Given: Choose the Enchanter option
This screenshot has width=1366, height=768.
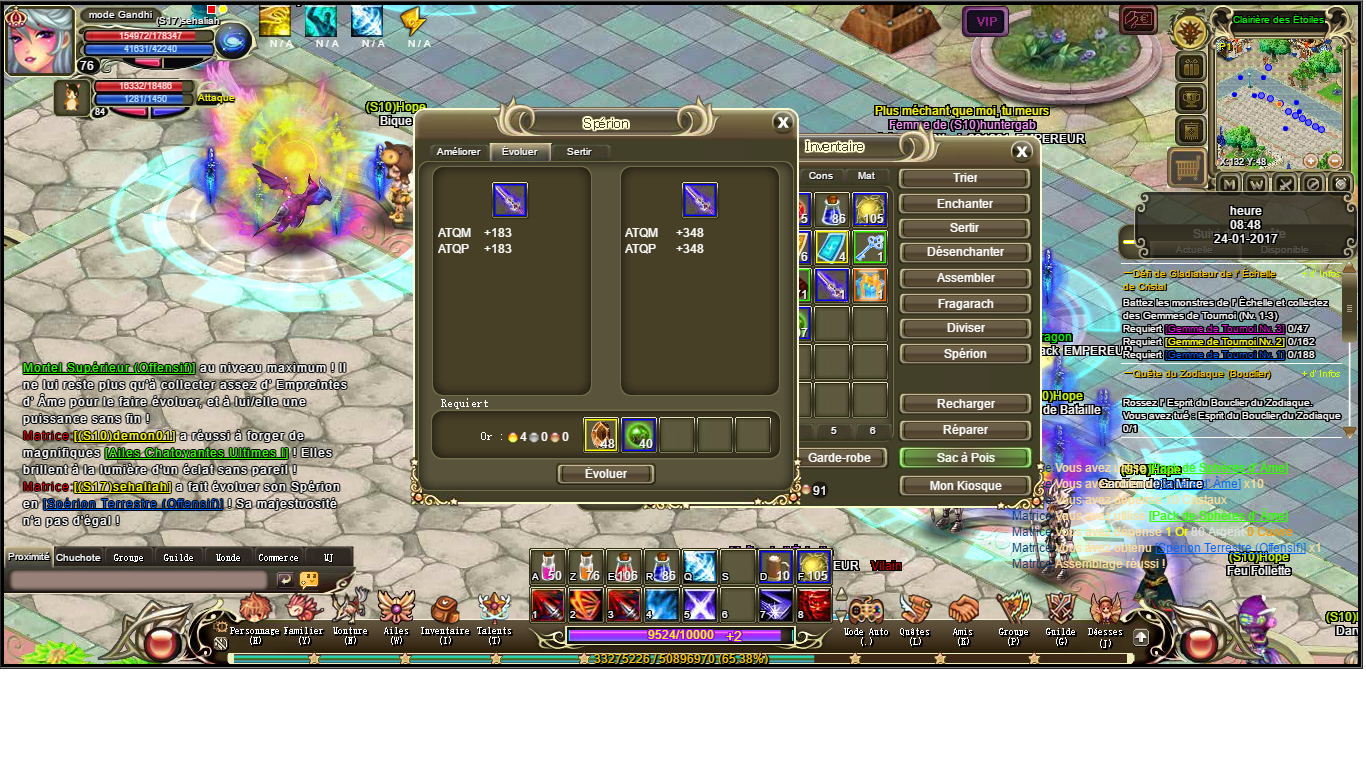Looking at the screenshot, I should [964, 203].
